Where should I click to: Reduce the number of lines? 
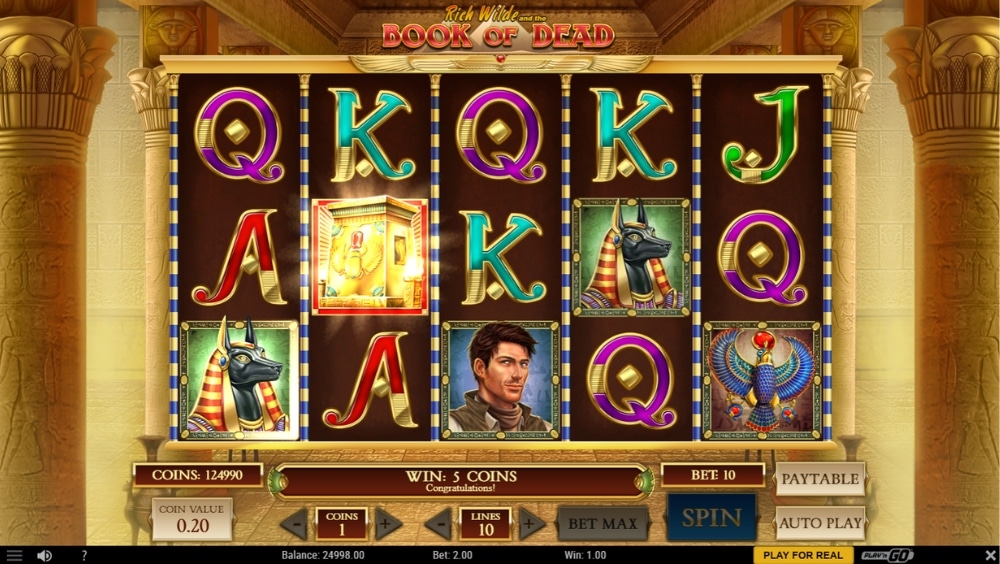click(438, 523)
